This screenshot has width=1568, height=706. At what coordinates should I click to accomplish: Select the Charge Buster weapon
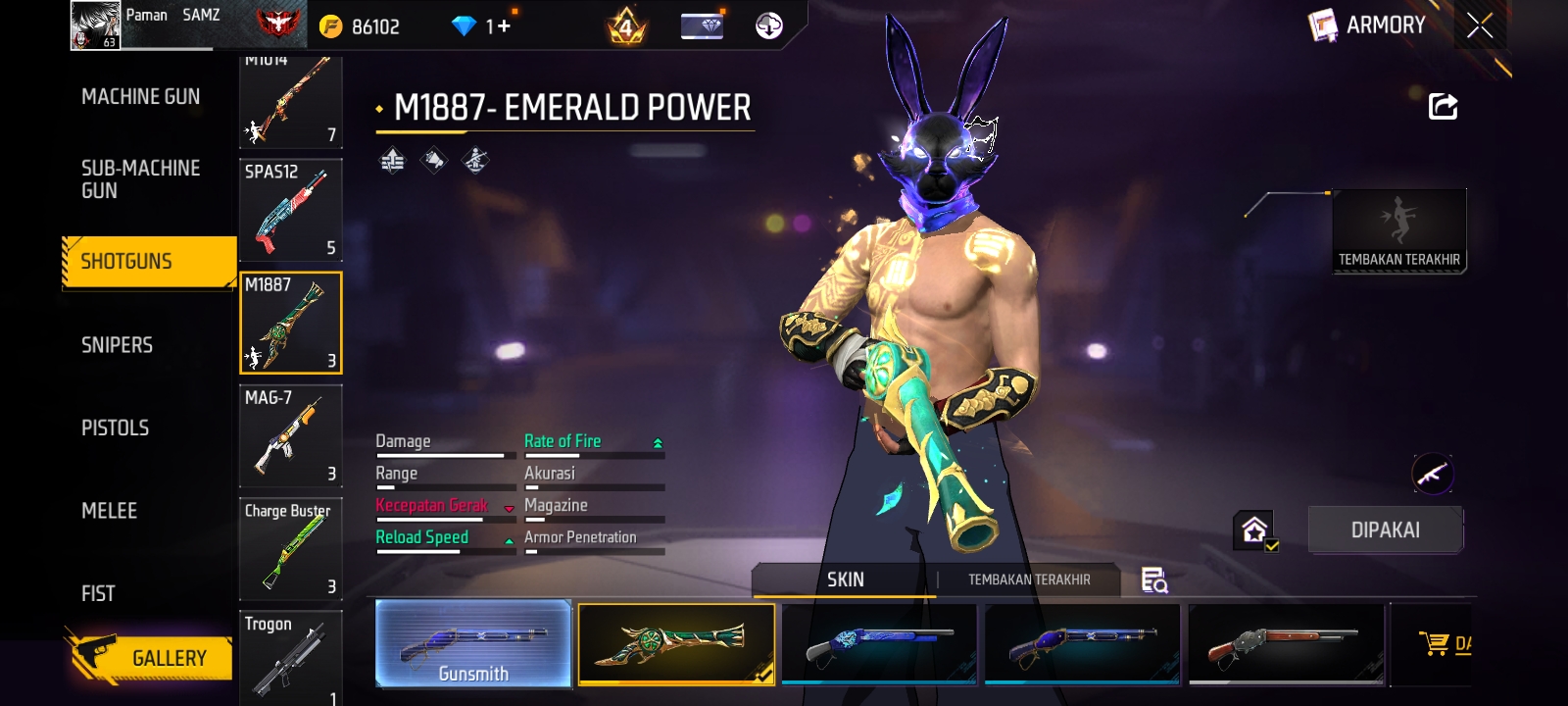[290, 549]
